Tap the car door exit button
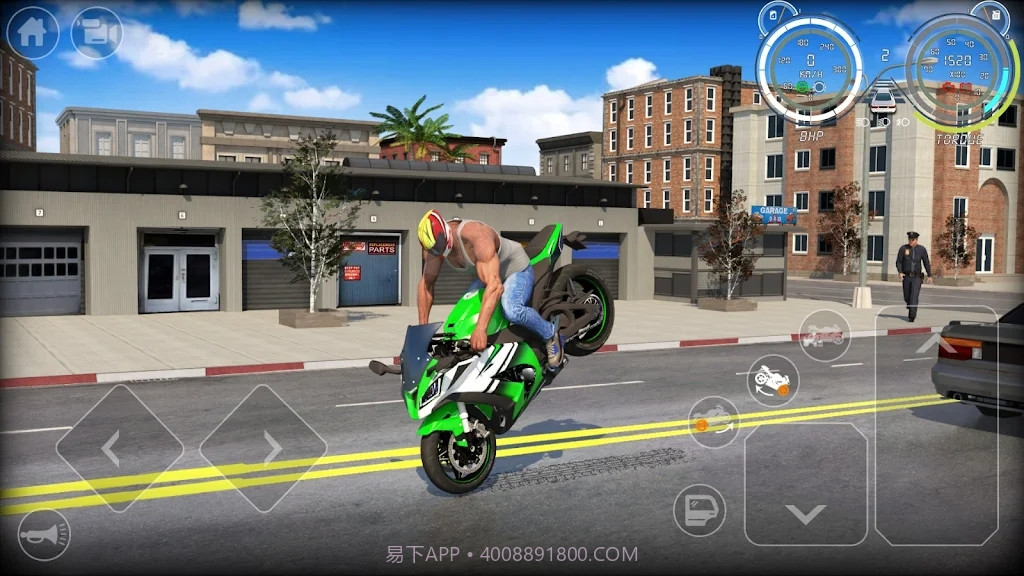Viewport: 1024px width, 576px height. pos(699,510)
